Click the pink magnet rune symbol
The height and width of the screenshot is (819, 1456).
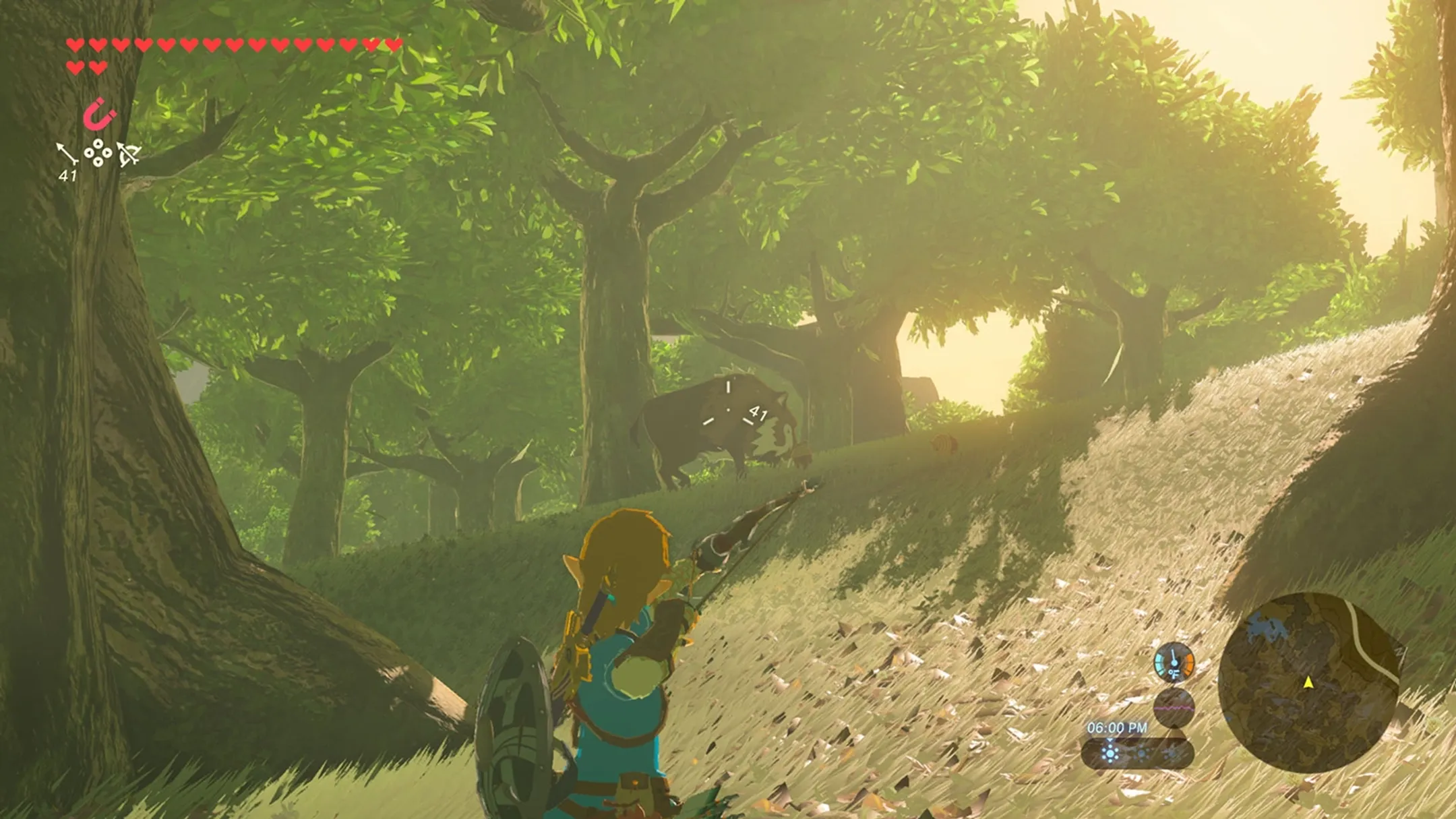(x=99, y=114)
